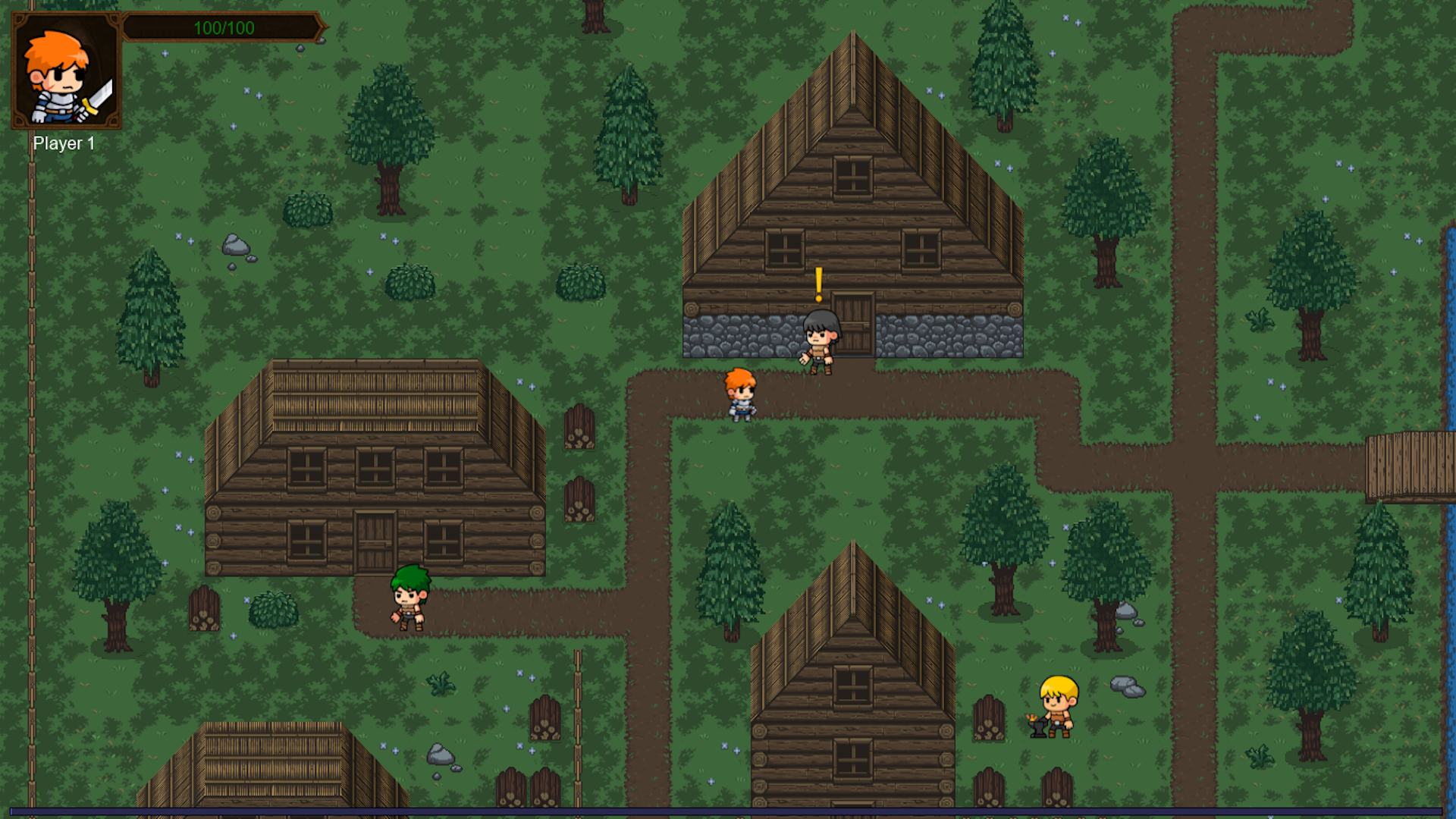Click the Player 1 knight portrait
1456x819 pixels.
tap(66, 72)
